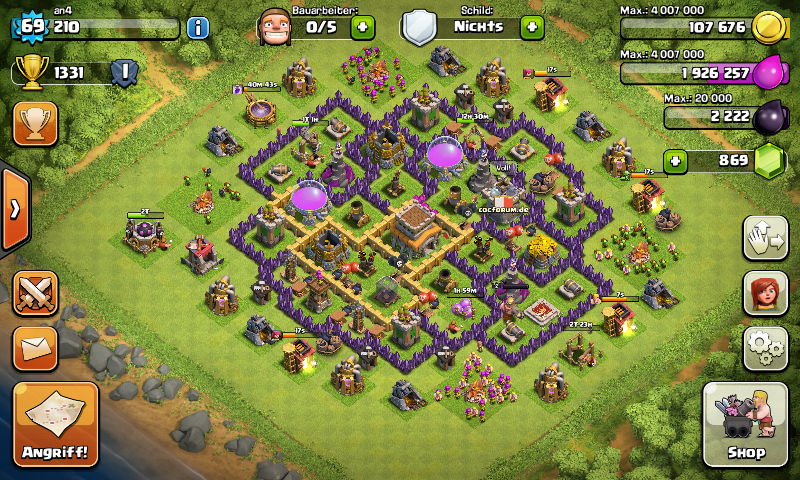This screenshot has width=800, height=480.
Task: Open the settings gears button
Action: [764, 347]
